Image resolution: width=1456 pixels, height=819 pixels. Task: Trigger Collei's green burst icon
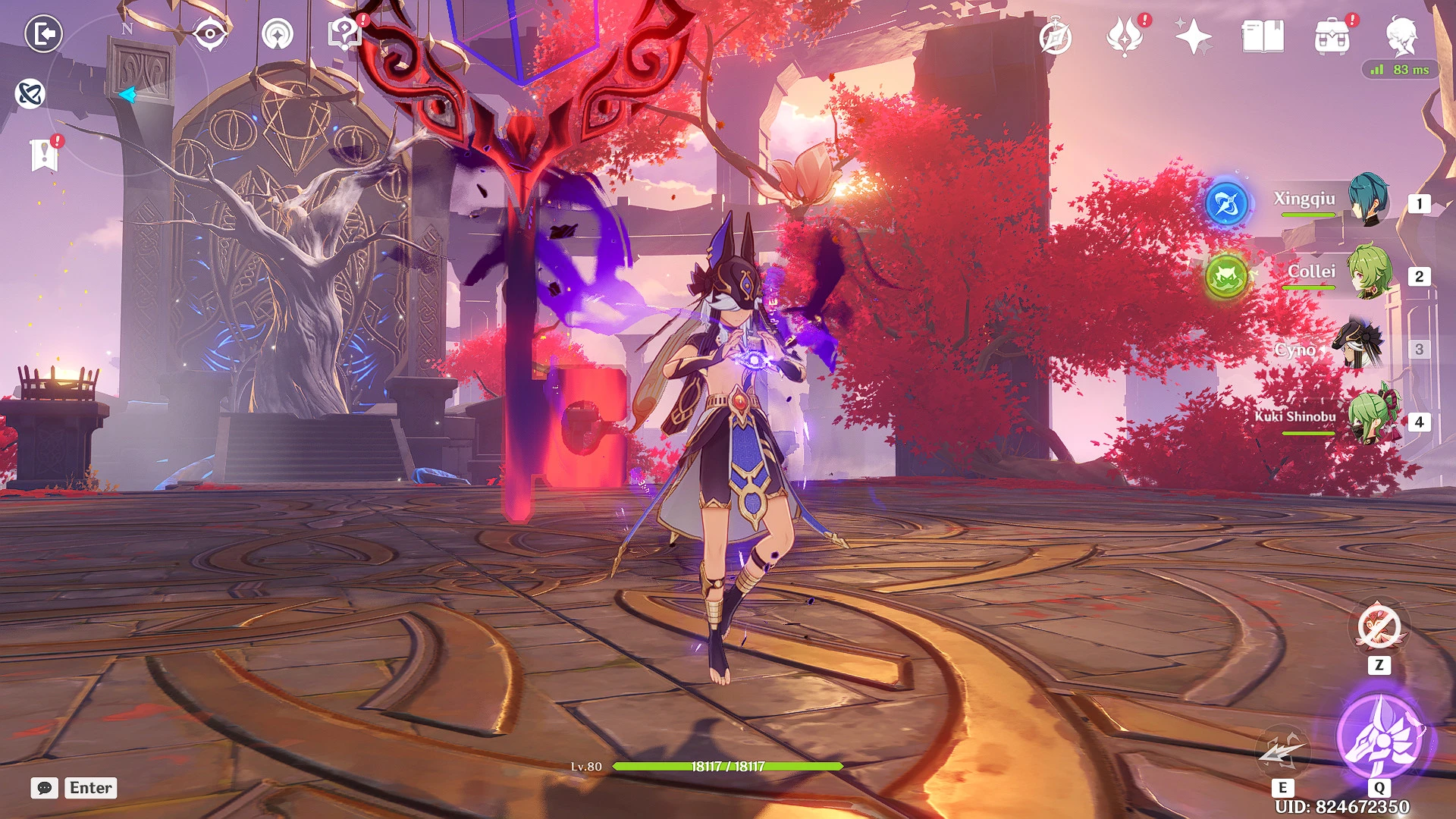(x=1226, y=276)
